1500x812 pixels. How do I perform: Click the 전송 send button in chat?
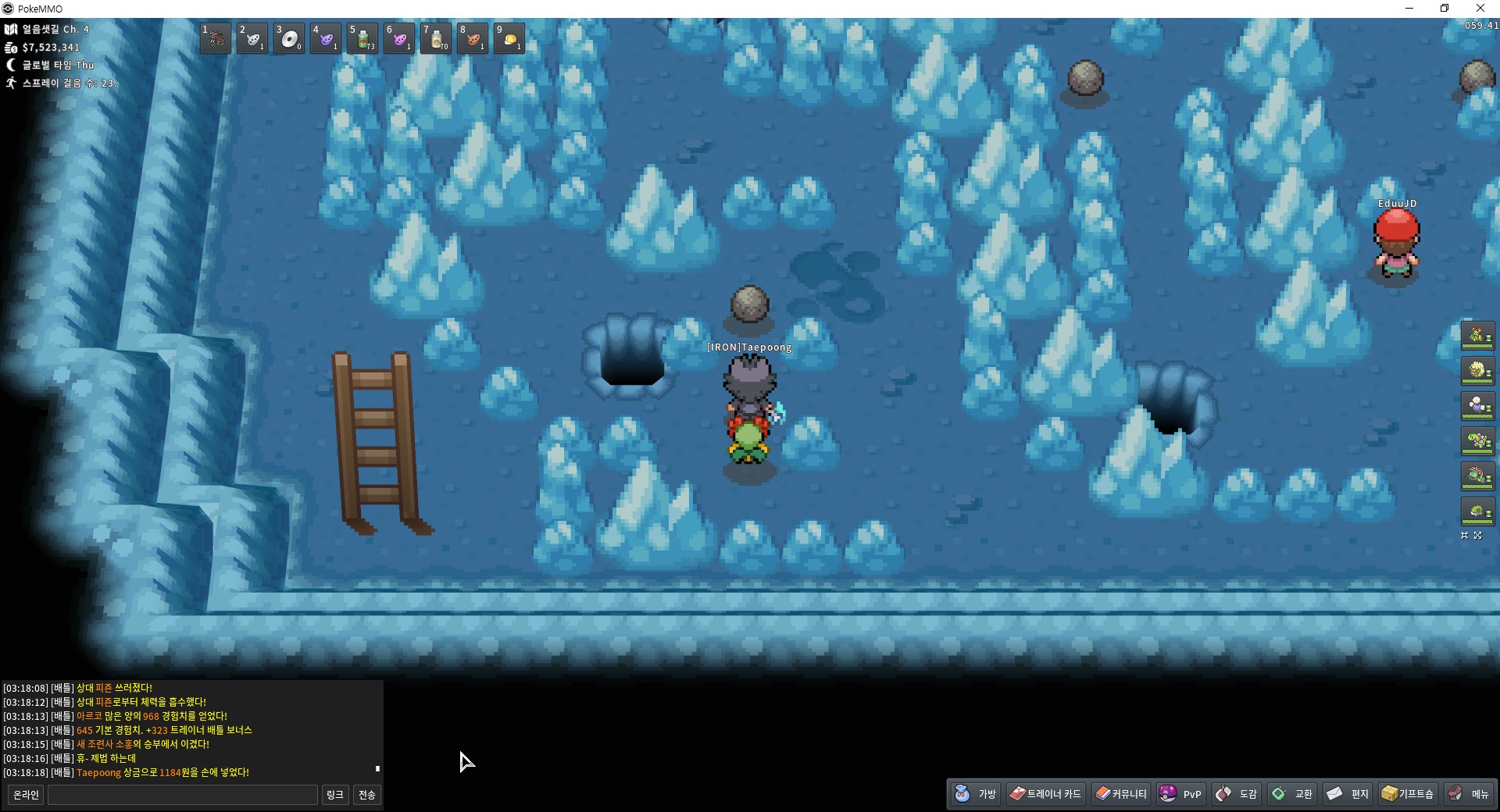pos(366,795)
